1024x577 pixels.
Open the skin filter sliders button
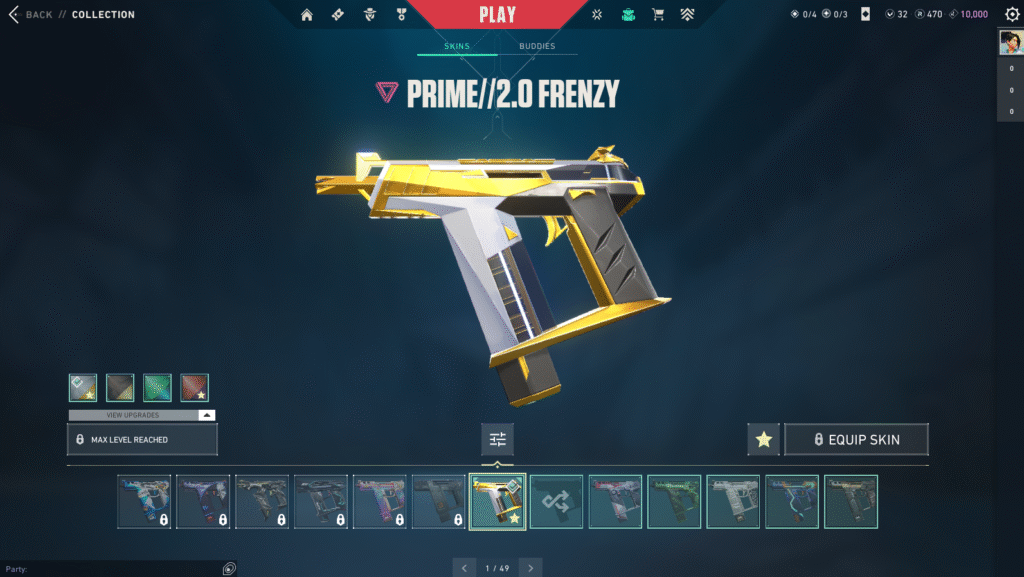[x=497, y=439]
